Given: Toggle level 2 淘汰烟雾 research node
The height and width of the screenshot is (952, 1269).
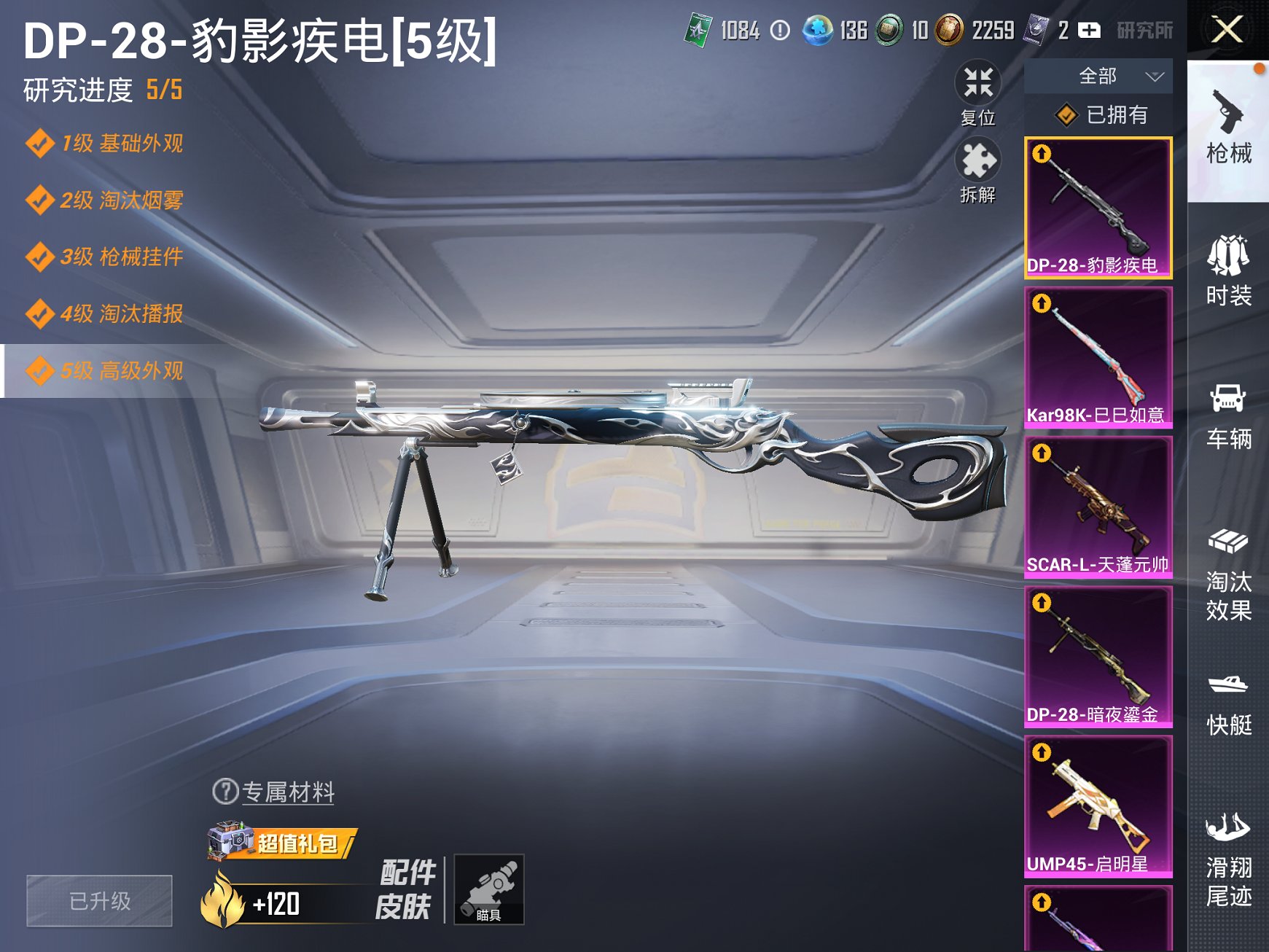Looking at the screenshot, I should [102, 201].
